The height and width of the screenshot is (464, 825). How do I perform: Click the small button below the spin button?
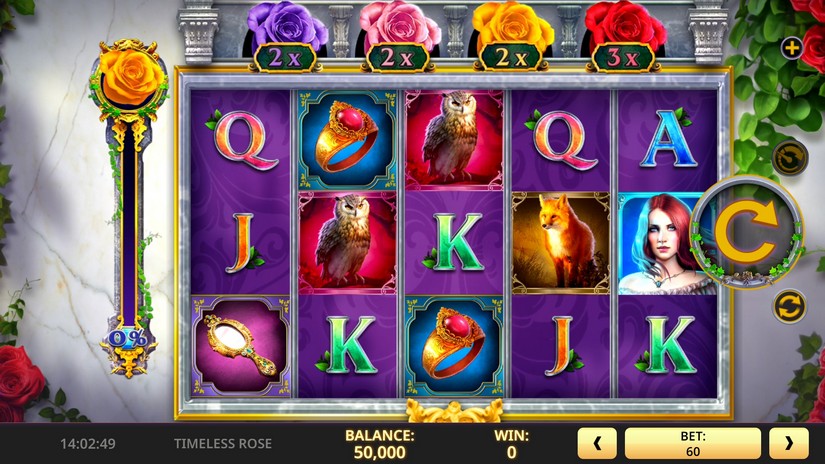789,305
